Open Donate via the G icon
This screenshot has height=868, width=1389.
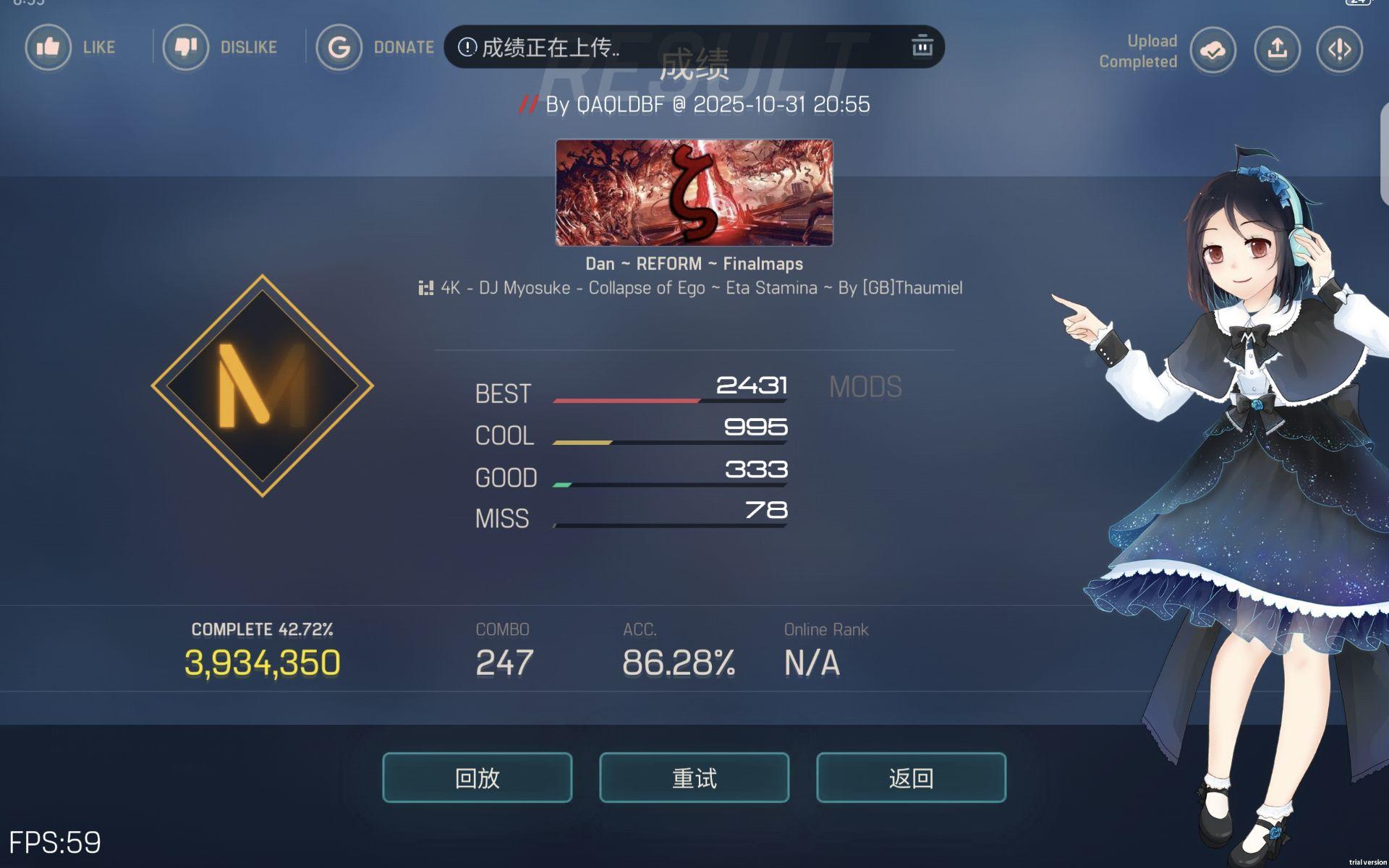[339, 46]
